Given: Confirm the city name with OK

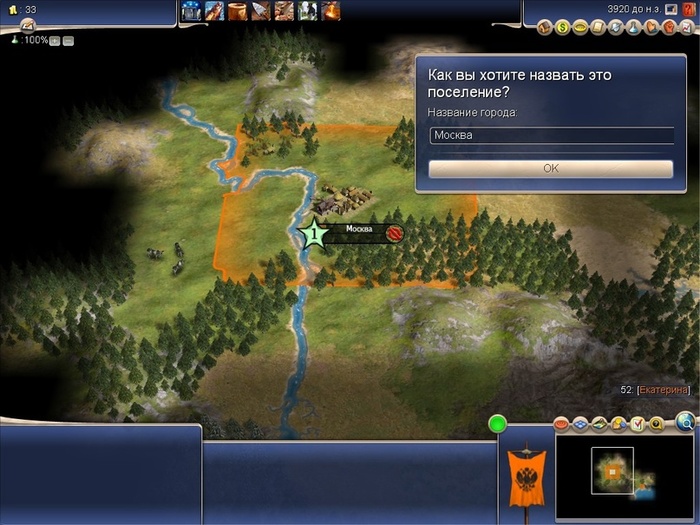Looking at the screenshot, I should click(550, 169).
